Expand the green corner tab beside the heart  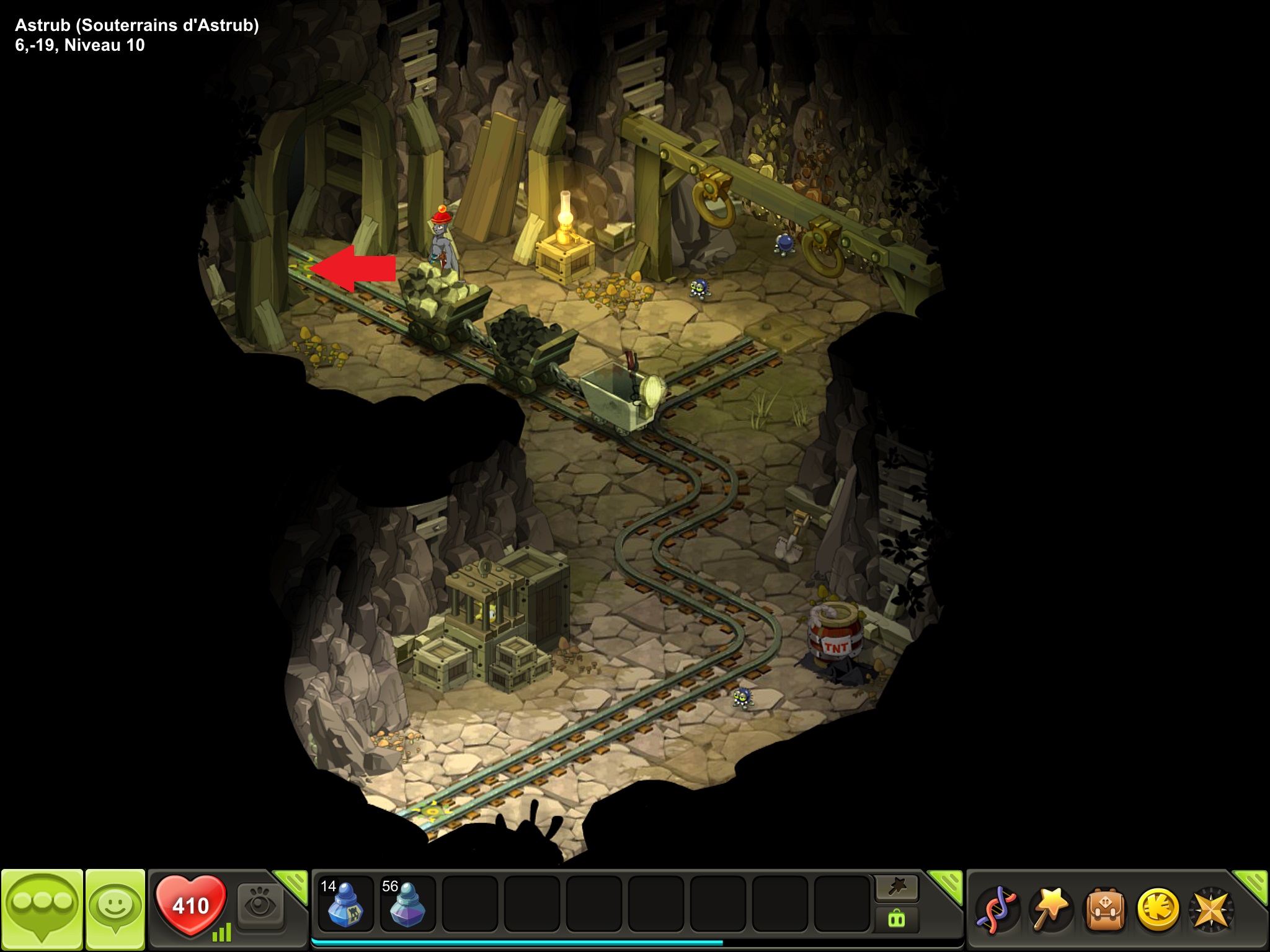(x=292, y=884)
